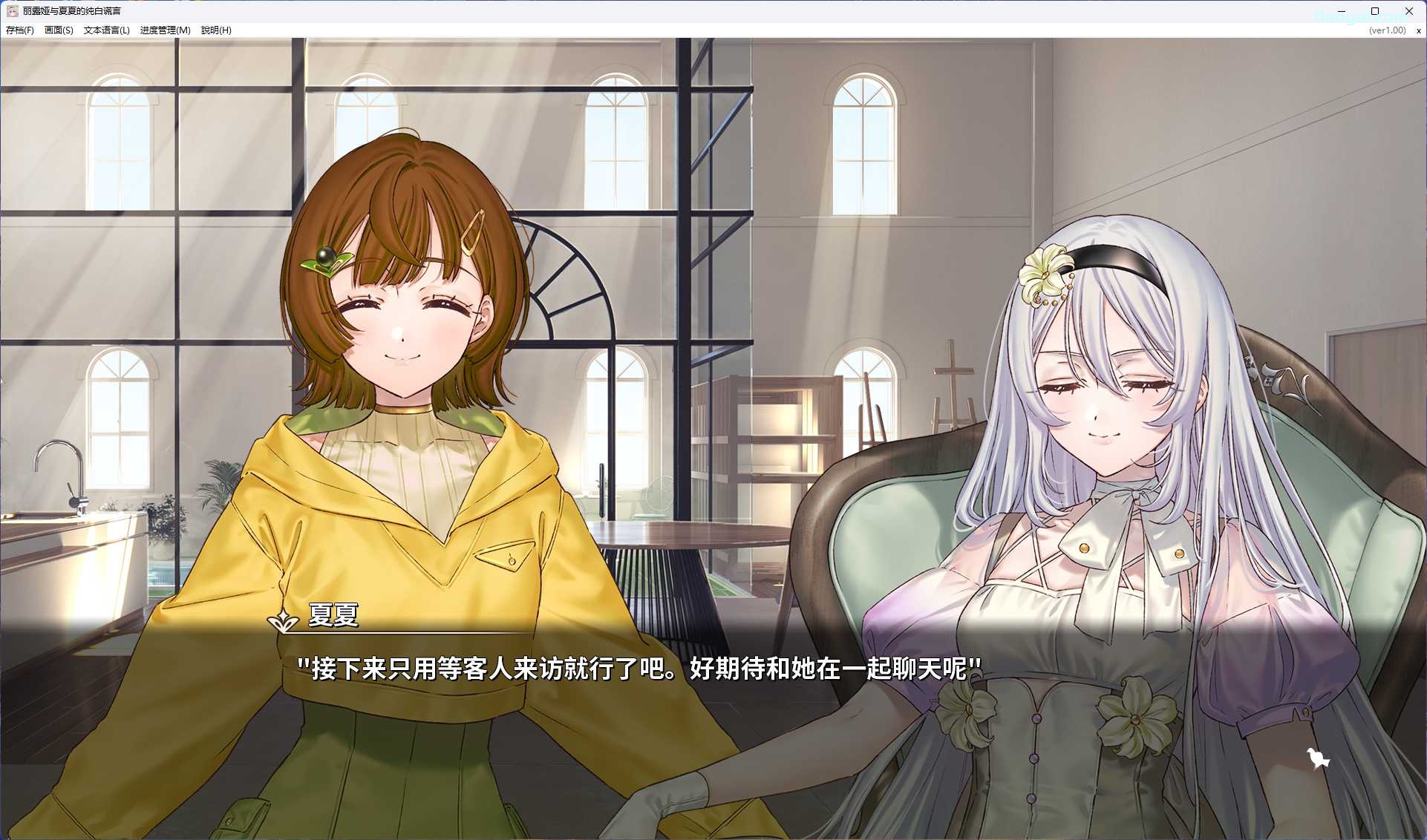The image size is (1427, 840).
Task: Maximize the game window
Action: click(x=1375, y=11)
